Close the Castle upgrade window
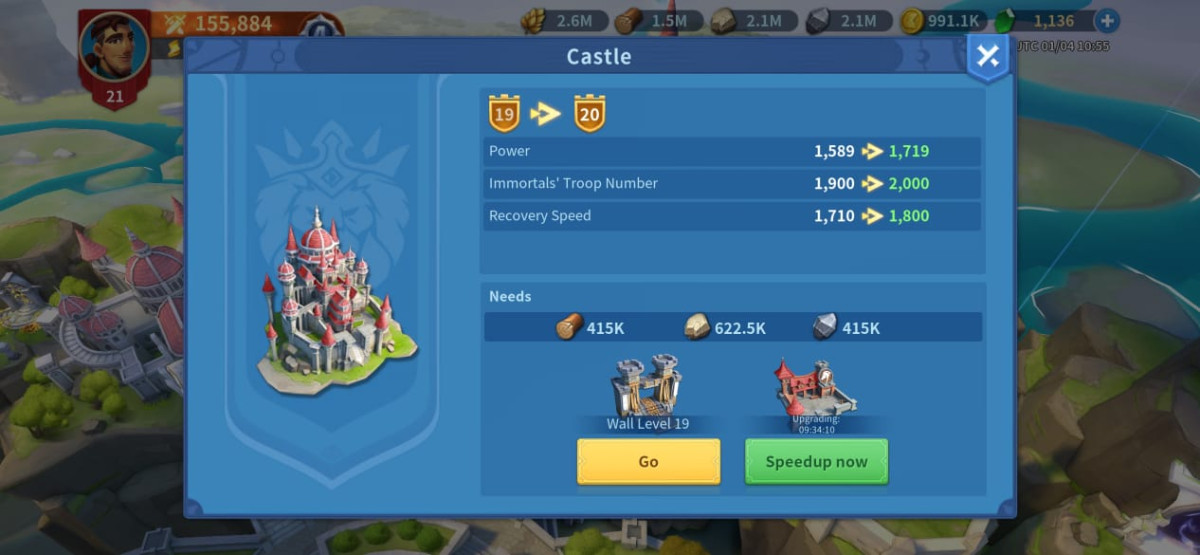1200x555 pixels. [x=987, y=57]
